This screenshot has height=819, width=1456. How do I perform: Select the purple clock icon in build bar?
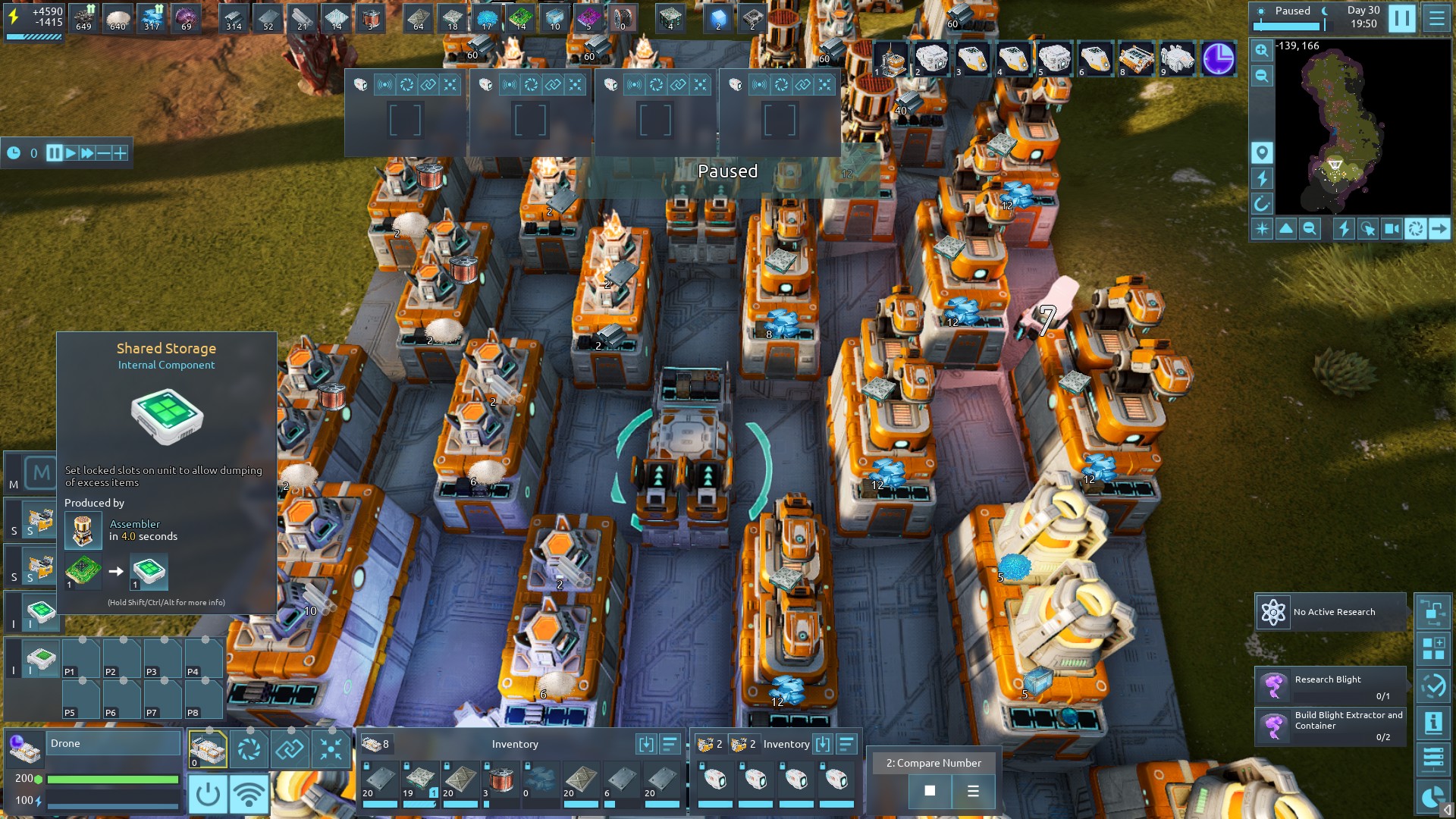tap(1218, 59)
